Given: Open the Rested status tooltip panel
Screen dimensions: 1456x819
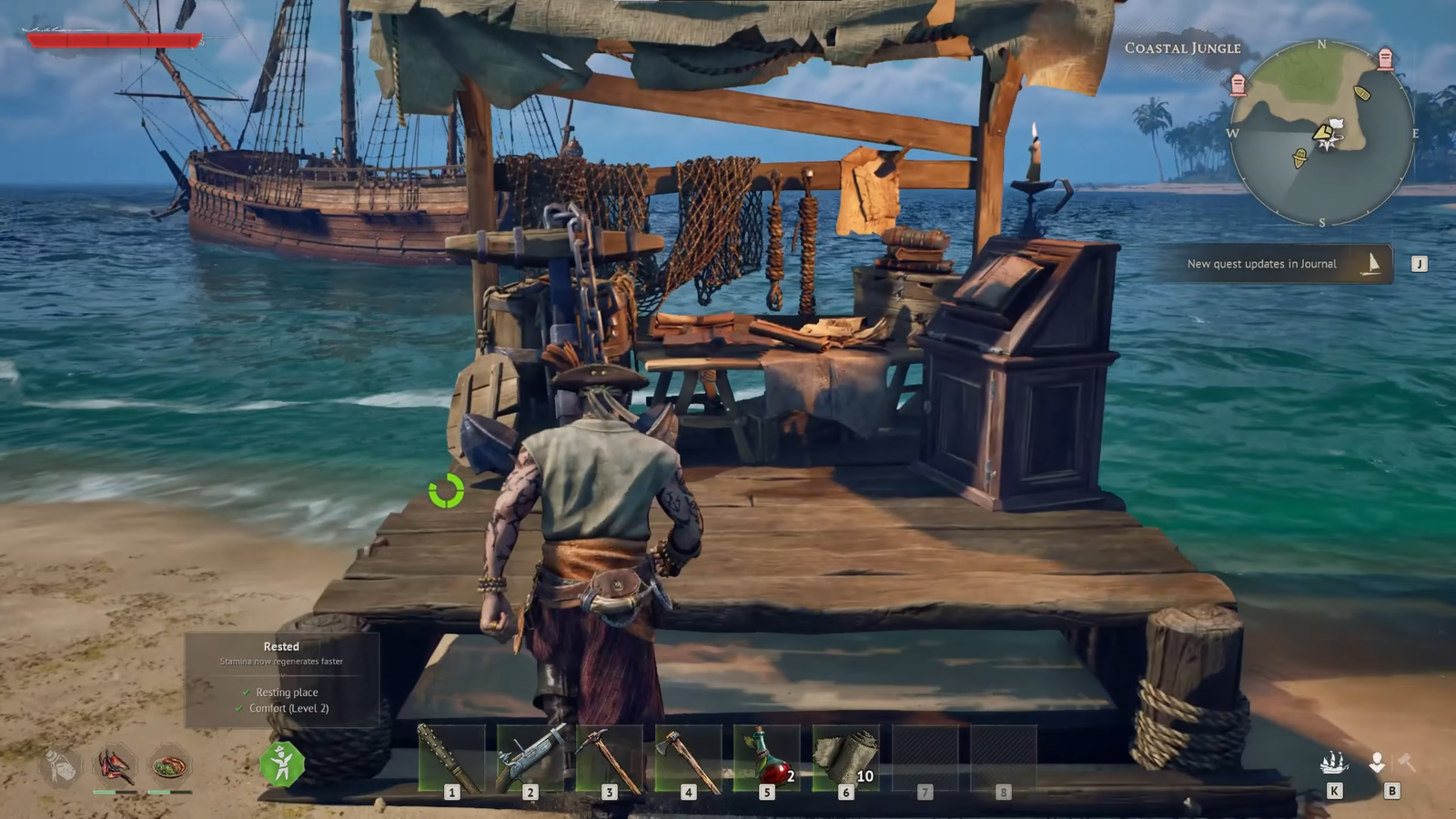Looking at the screenshot, I should click(x=282, y=679).
